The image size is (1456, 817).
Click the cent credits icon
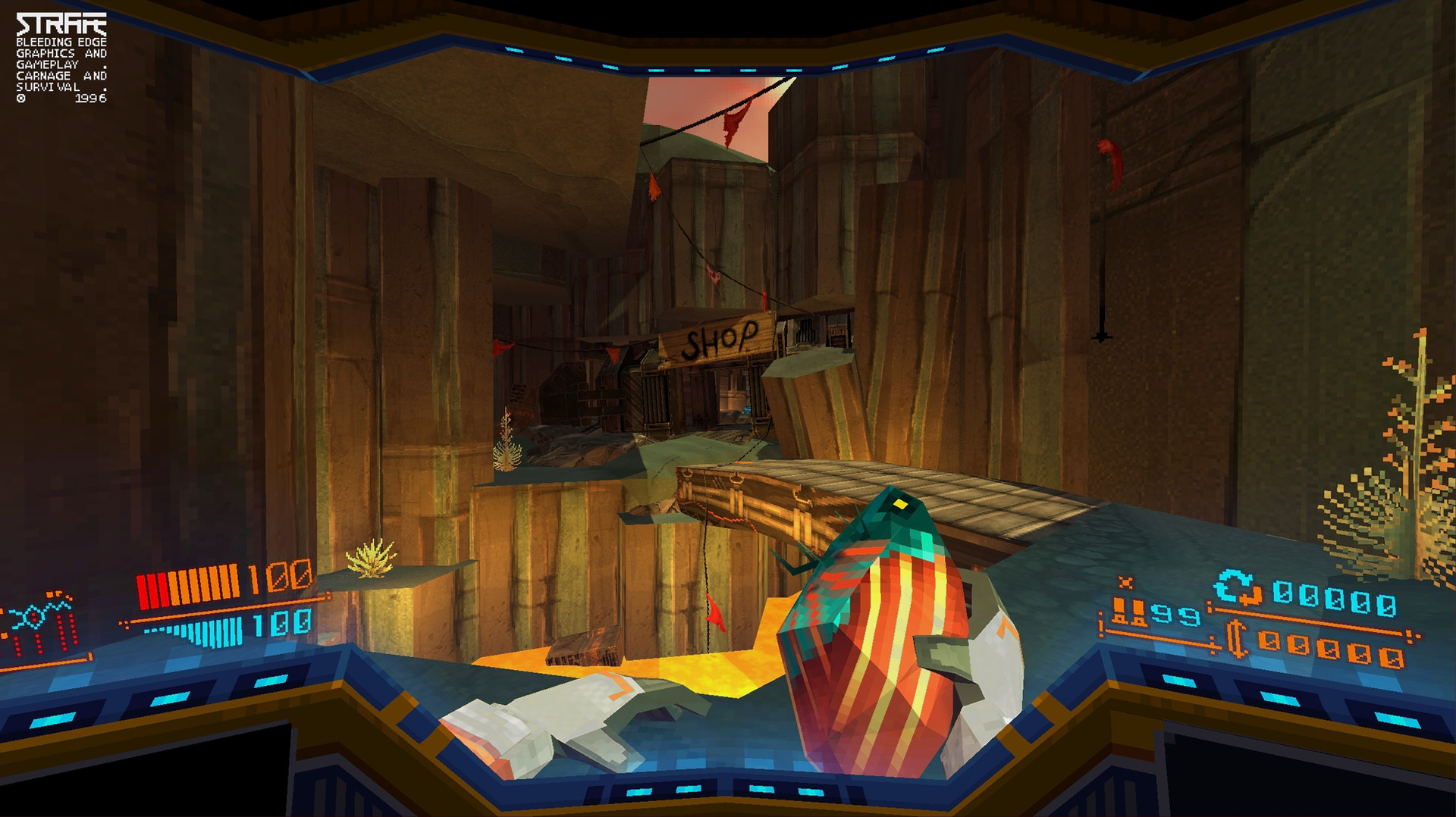click(1236, 640)
